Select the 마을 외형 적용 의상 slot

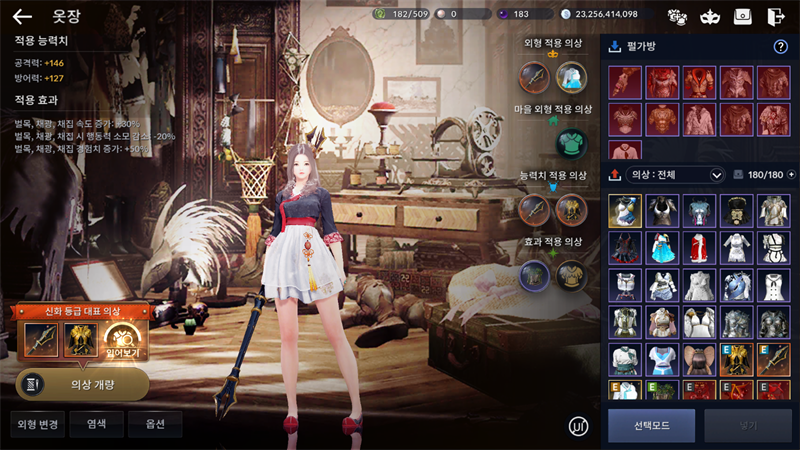[571, 141]
